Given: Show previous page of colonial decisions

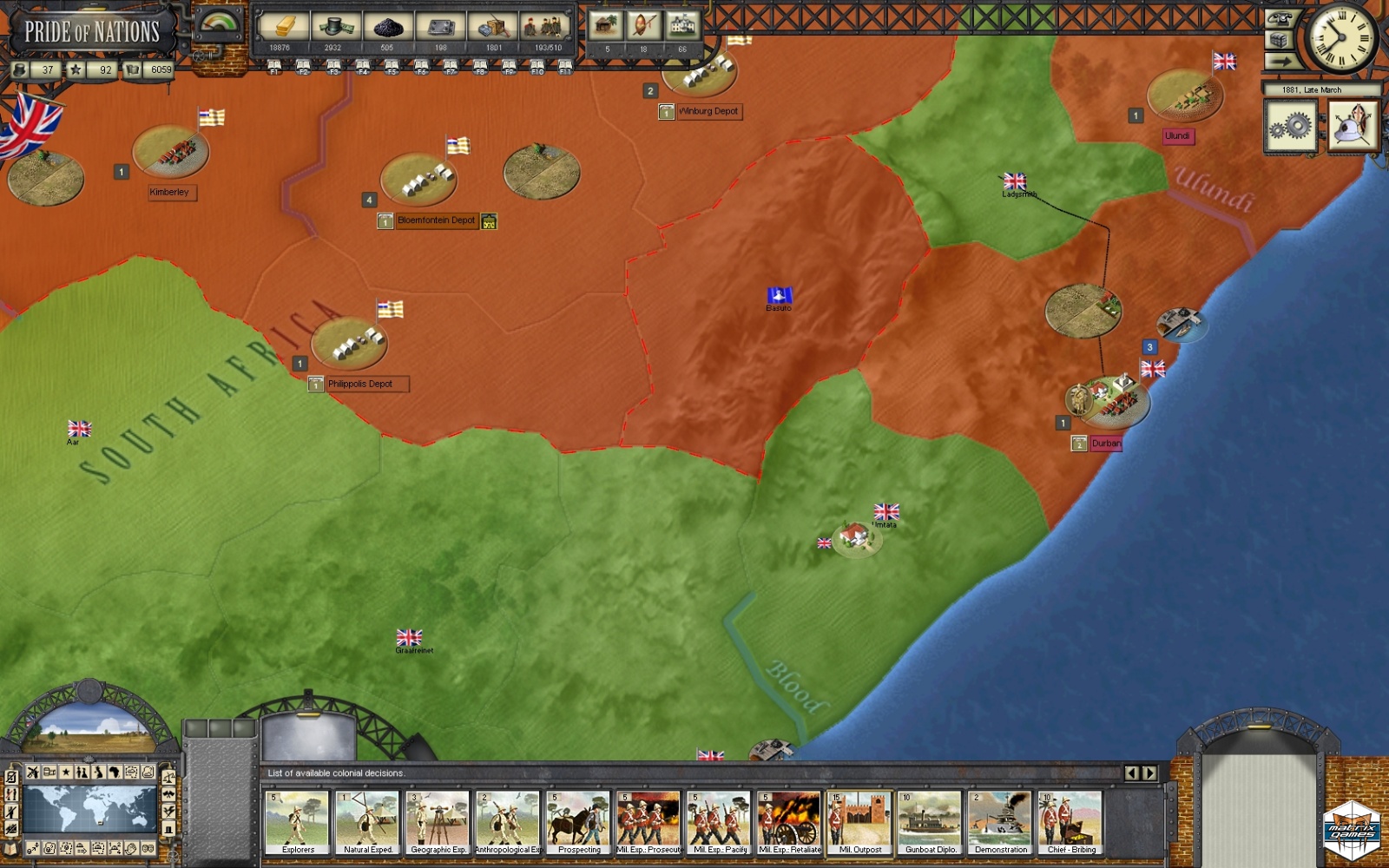Looking at the screenshot, I should 1132,773.
